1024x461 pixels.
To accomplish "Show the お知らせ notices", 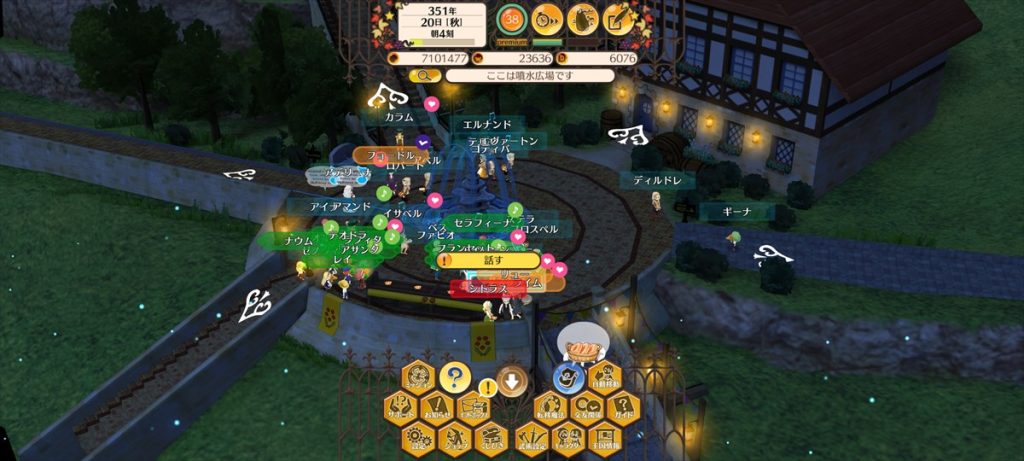I will coord(435,407).
